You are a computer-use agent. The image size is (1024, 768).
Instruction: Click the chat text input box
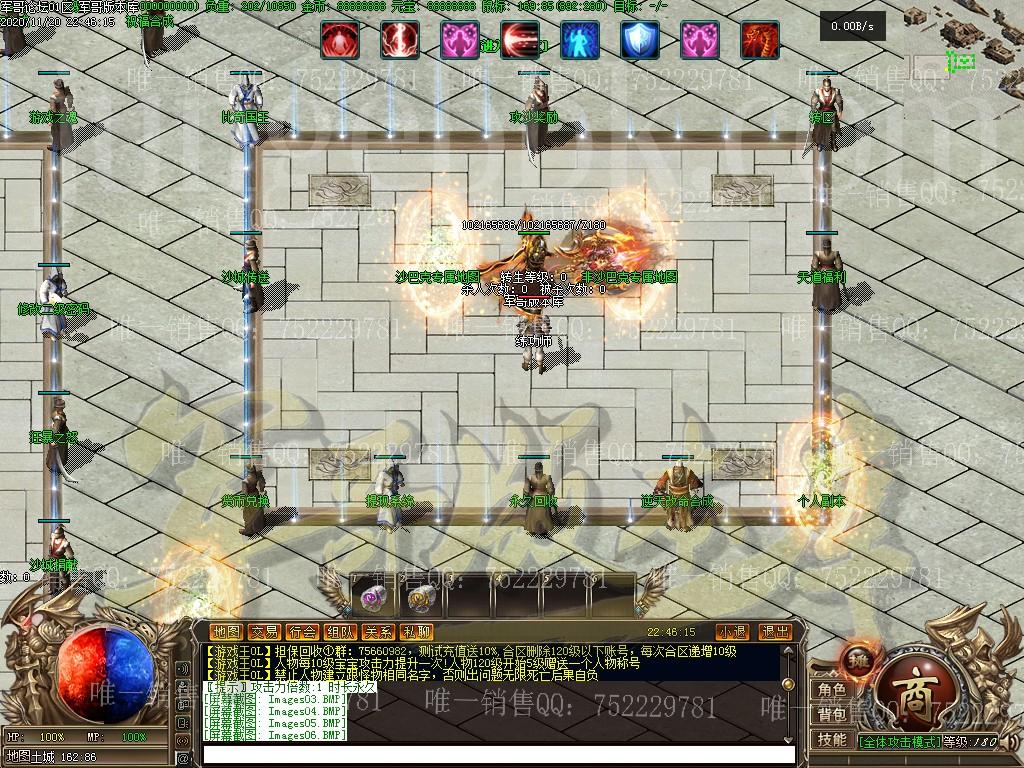(500, 754)
